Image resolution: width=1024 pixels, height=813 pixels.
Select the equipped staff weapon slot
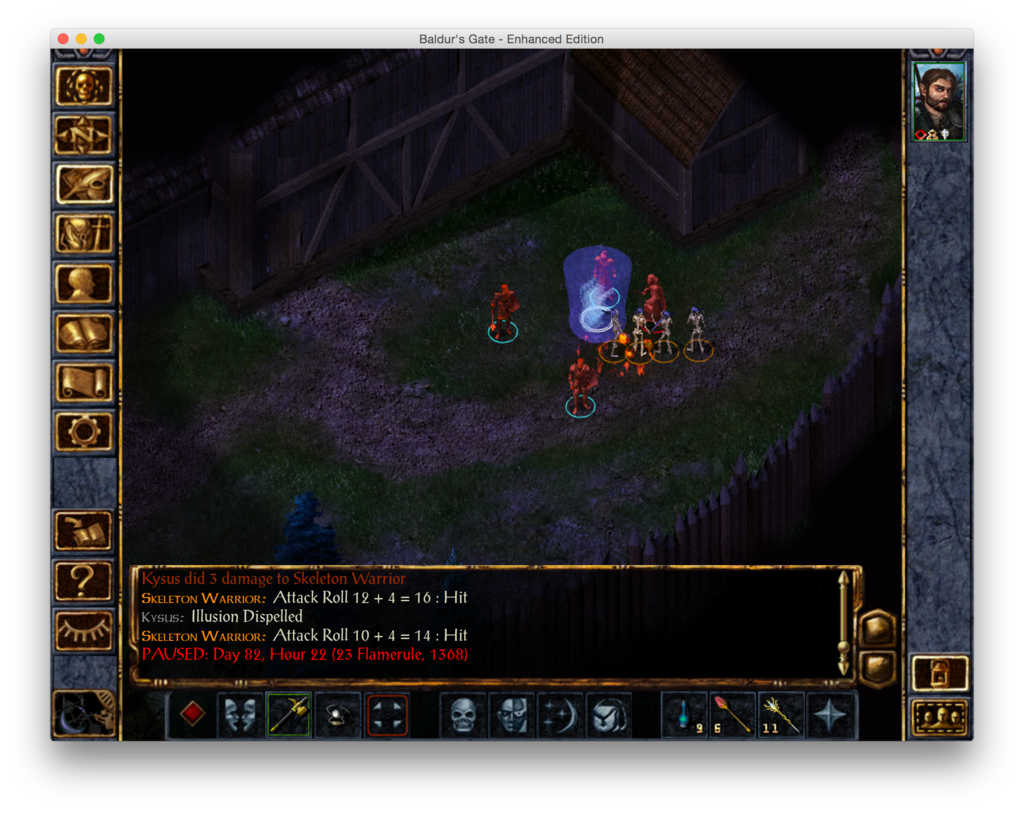tap(289, 715)
